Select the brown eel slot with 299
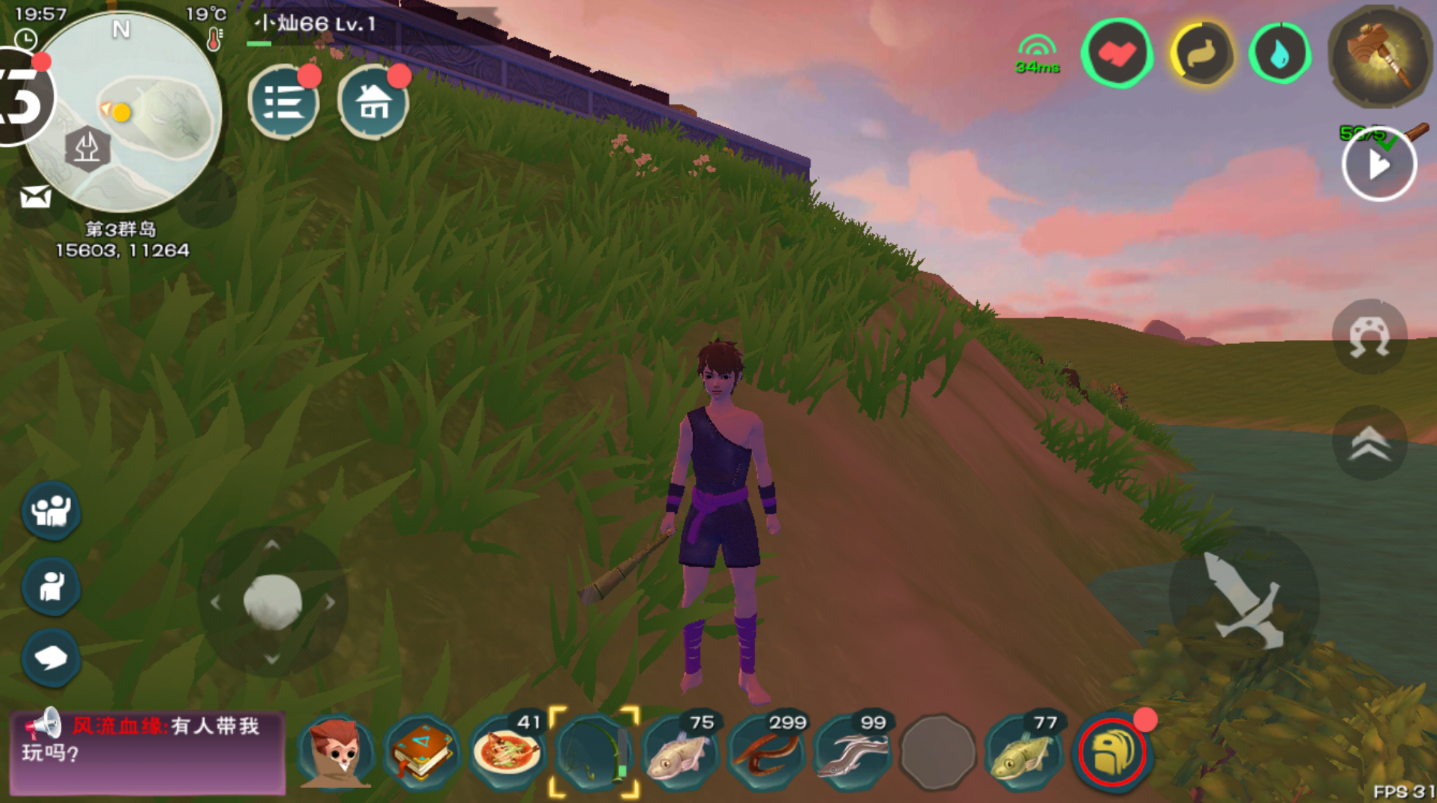 tap(766, 753)
